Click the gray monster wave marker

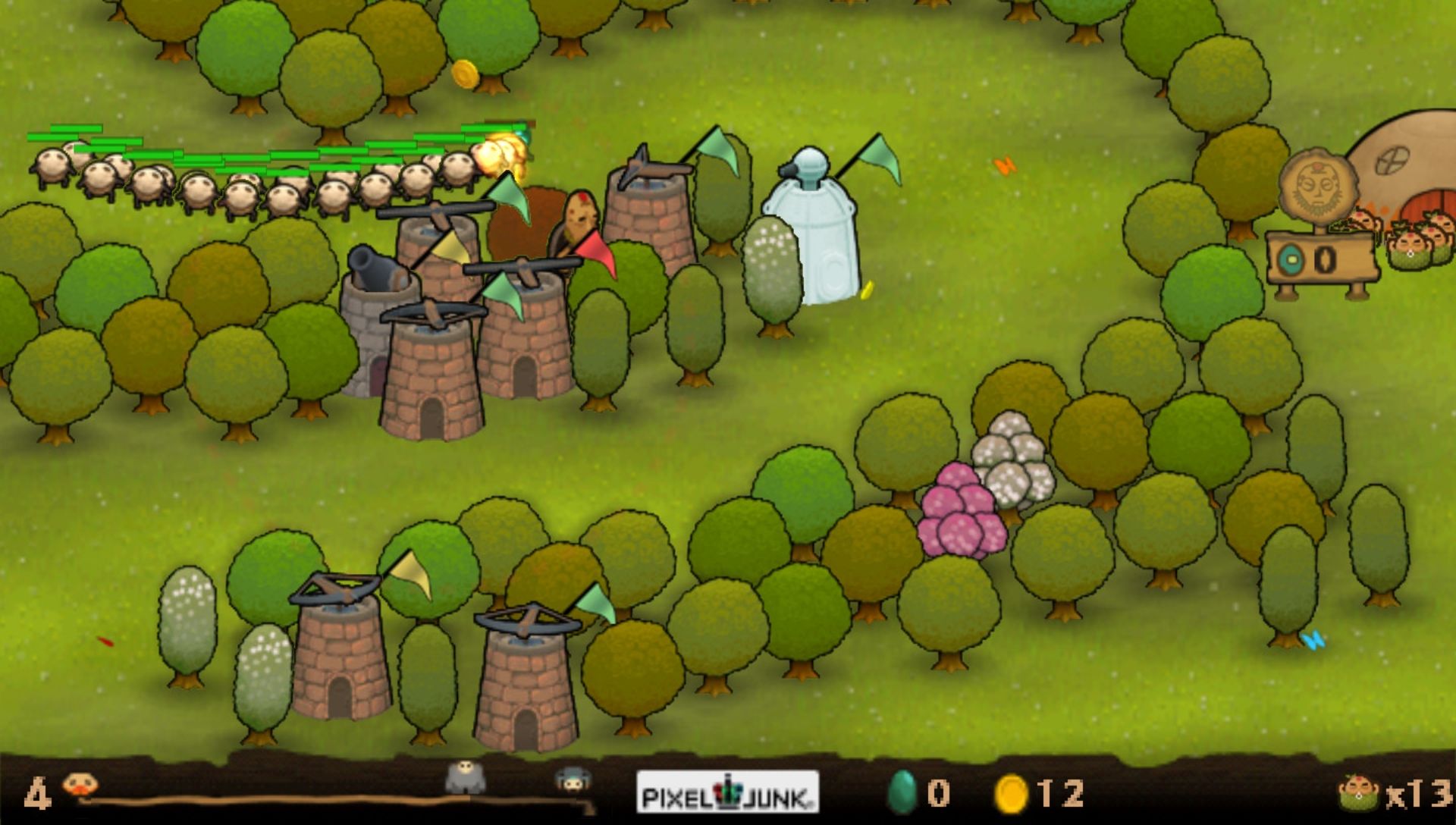pyautogui.click(x=465, y=778)
